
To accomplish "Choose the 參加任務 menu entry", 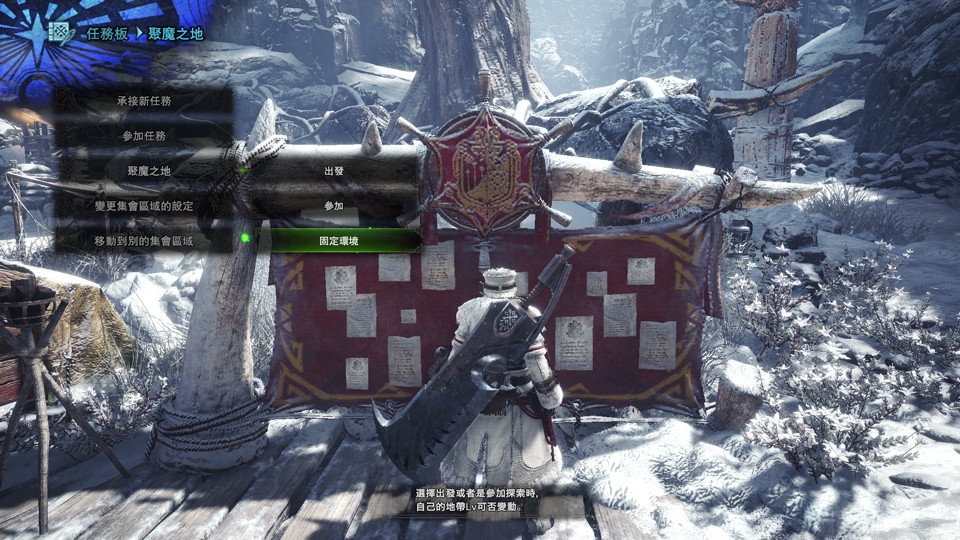I will point(146,135).
